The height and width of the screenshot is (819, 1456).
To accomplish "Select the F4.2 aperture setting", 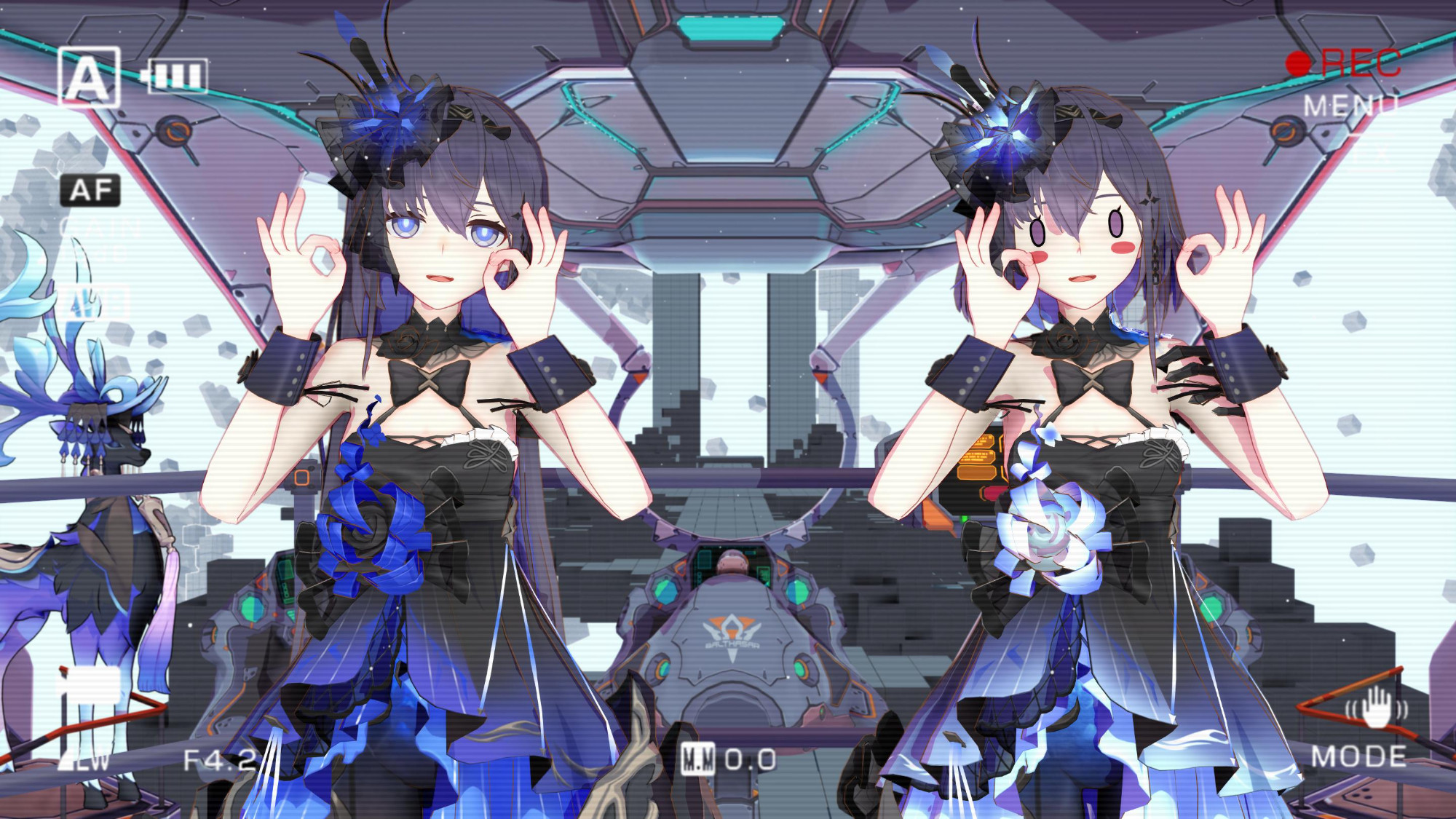I will pos(220,761).
